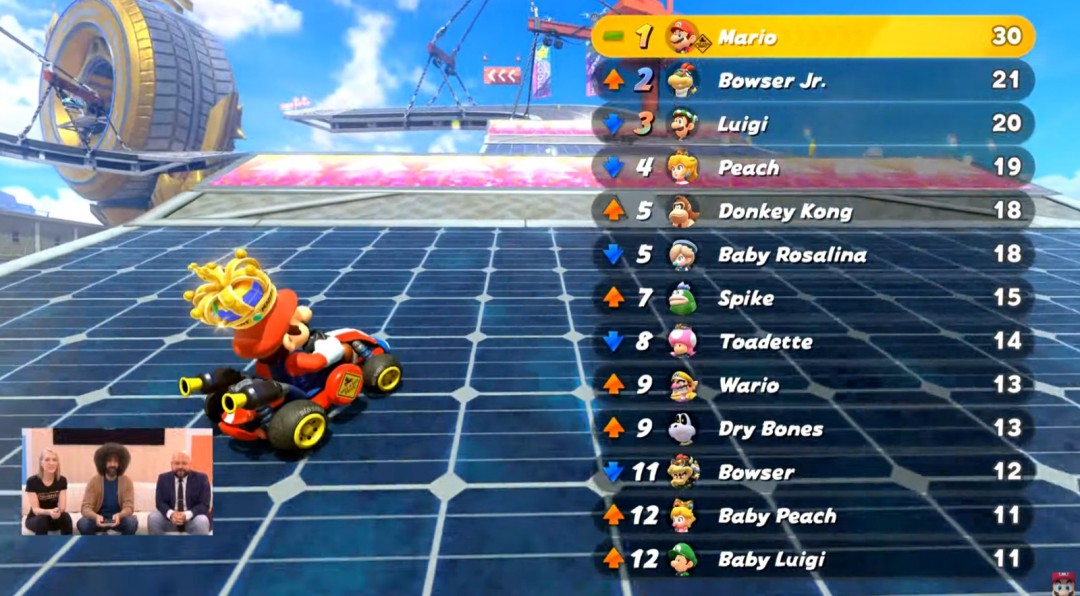This screenshot has height=596, width=1080.
Task: Choose the Bowser Jr. leaderboard row
Action: tap(812, 81)
